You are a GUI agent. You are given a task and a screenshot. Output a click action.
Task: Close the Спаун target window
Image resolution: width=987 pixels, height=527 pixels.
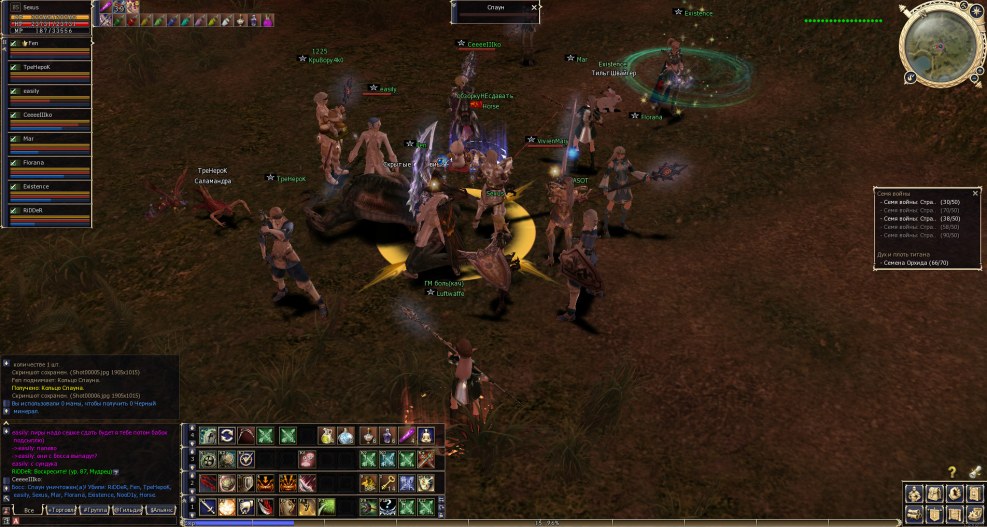534,7
